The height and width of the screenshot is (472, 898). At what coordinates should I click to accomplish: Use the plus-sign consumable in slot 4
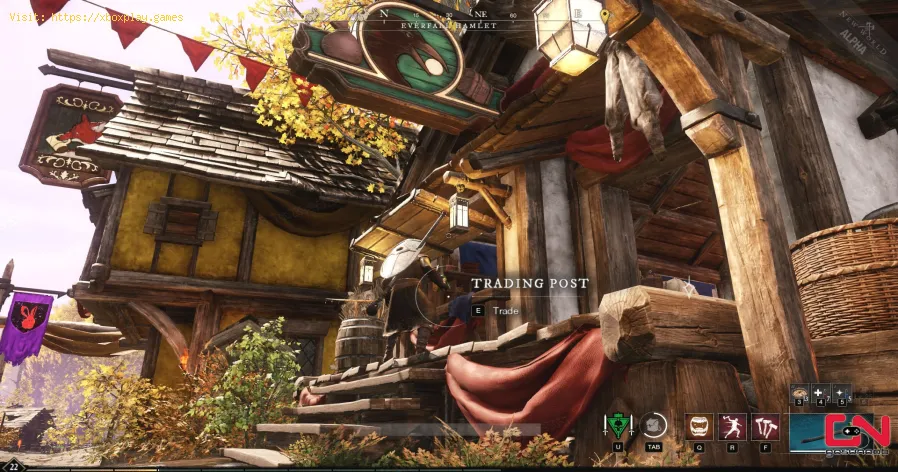pos(821,394)
